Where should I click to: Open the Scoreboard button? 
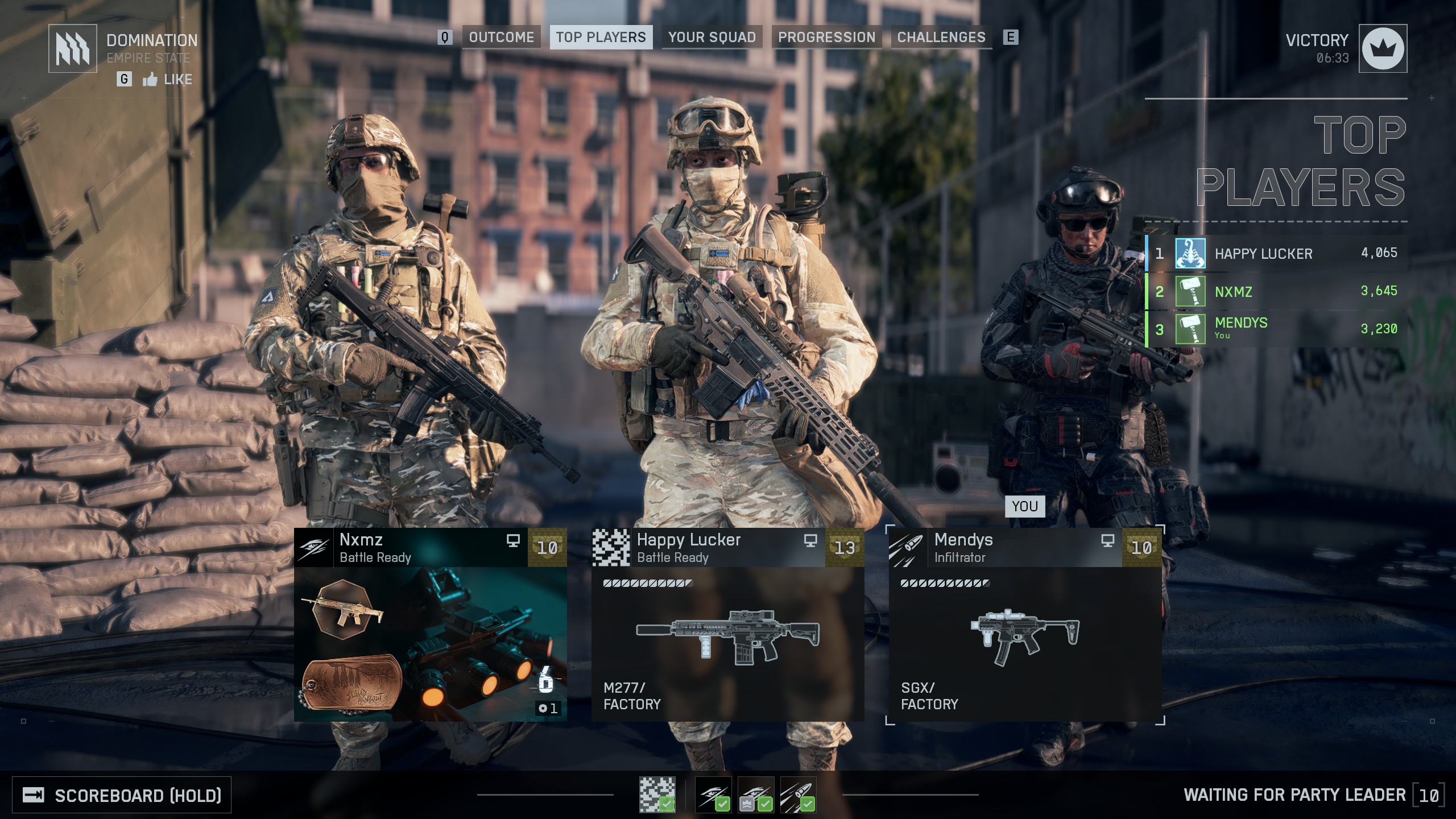pos(122,795)
